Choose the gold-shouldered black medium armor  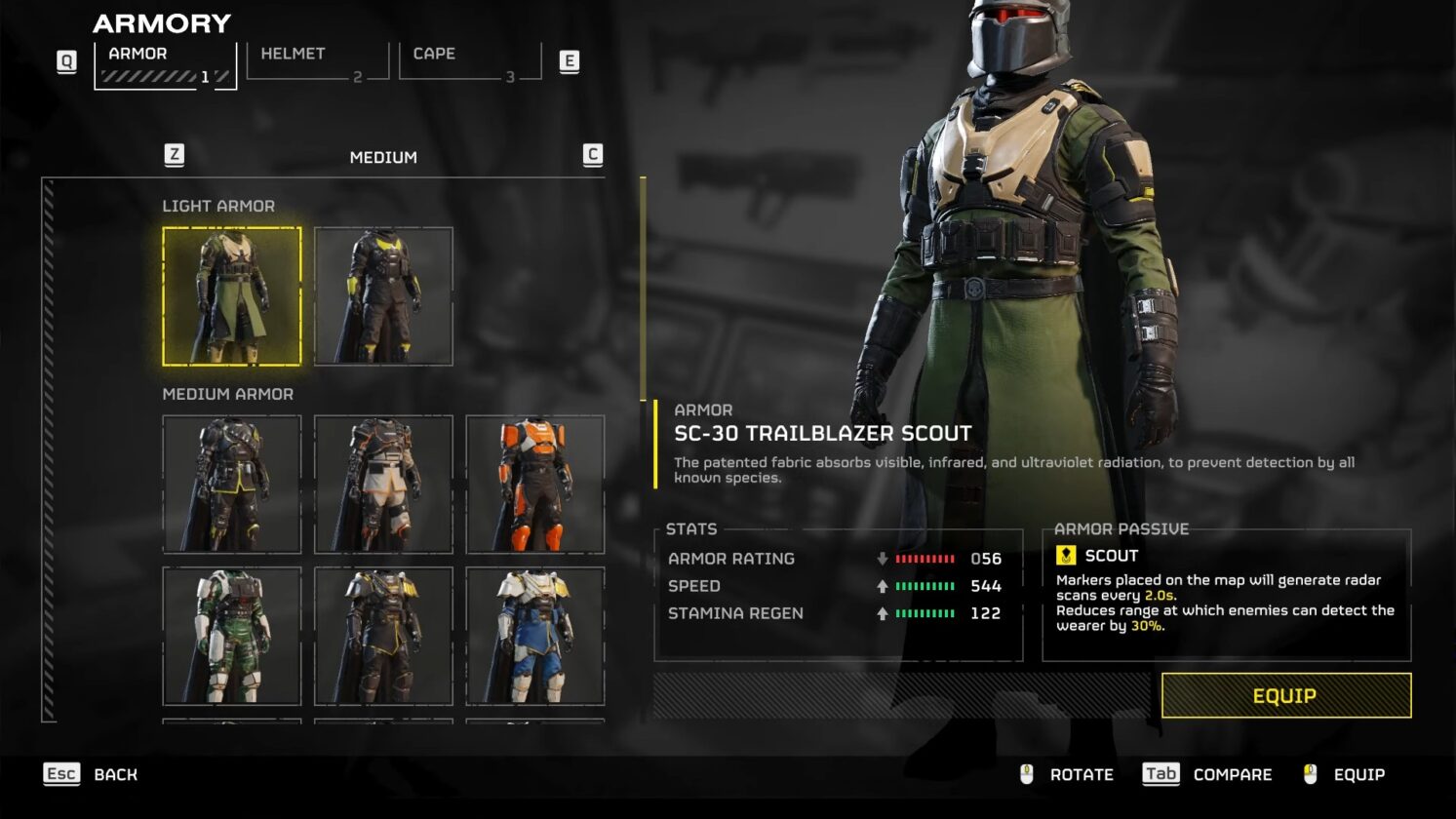point(383,636)
